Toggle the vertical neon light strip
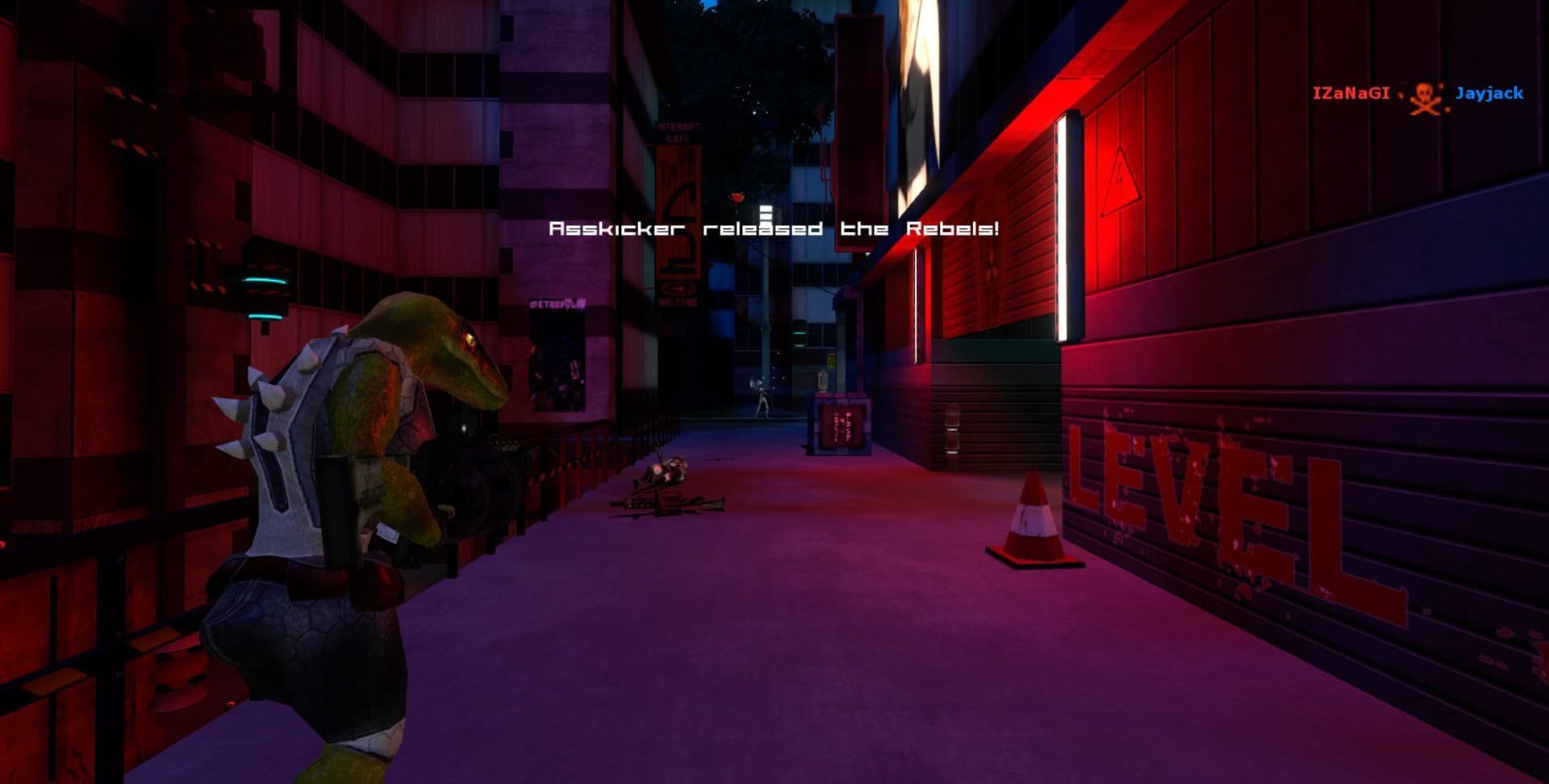The height and width of the screenshot is (784, 1549). click(1062, 226)
